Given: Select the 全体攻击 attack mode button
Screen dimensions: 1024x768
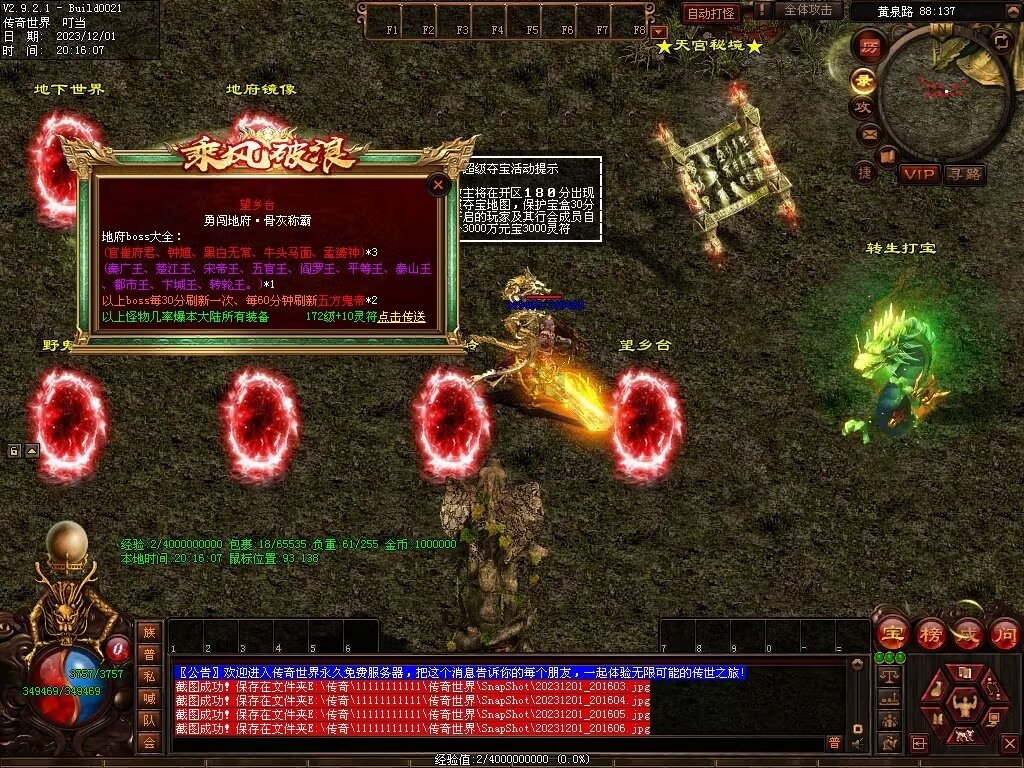Looking at the screenshot, I should click(x=807, y=10).
